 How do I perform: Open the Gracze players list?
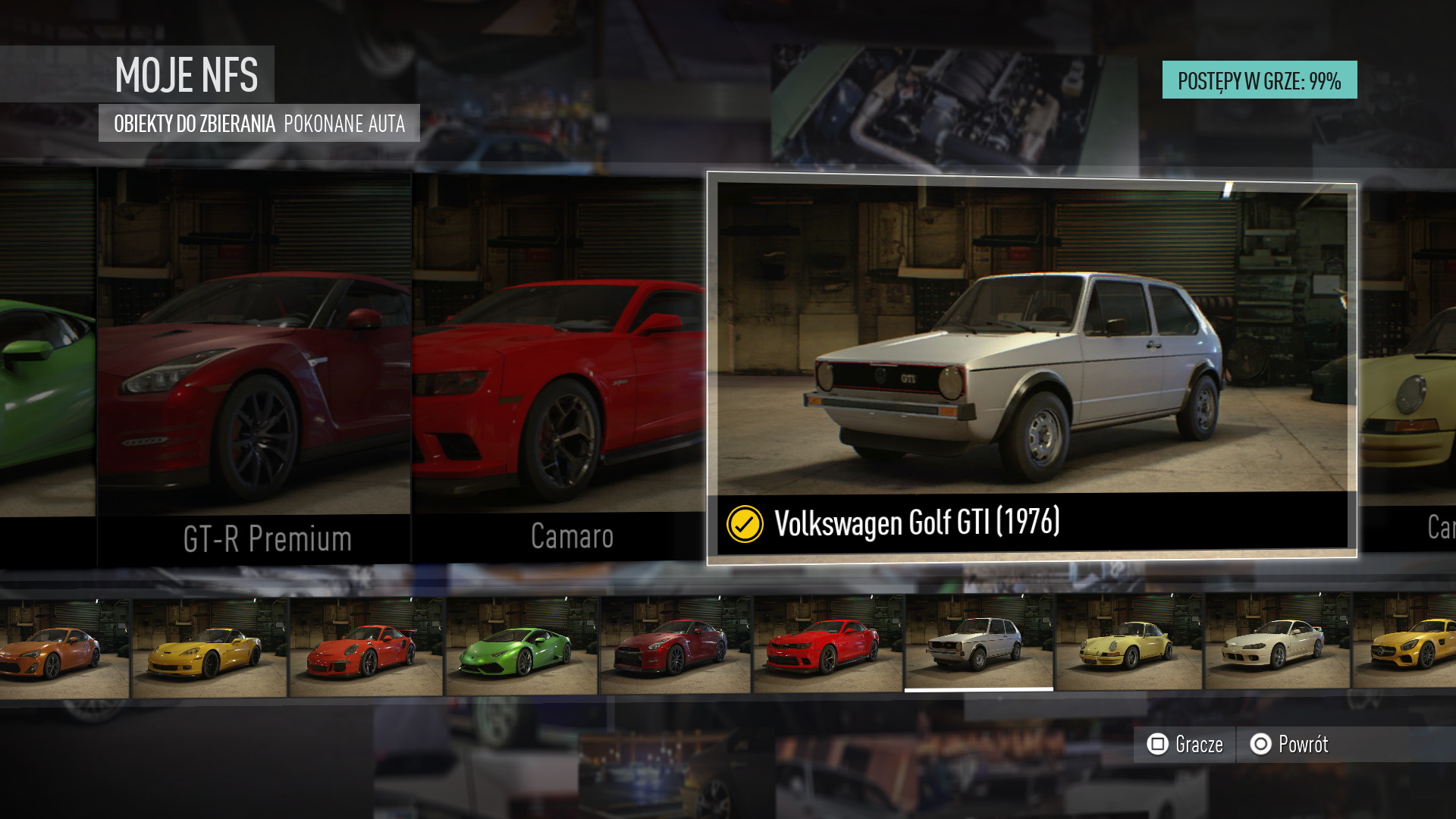1185,744
